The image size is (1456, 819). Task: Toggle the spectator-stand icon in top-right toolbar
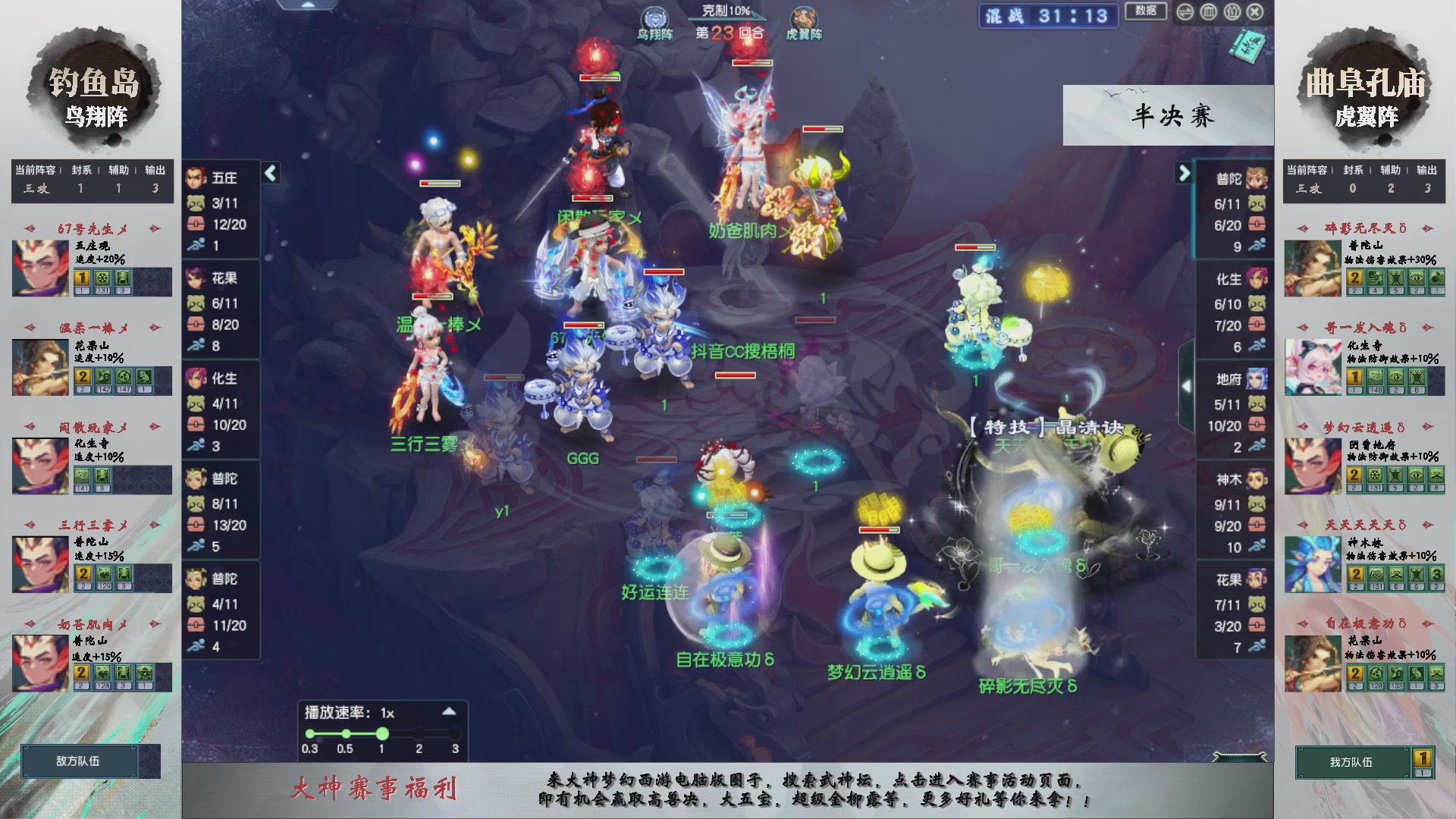[x=1210, y=12]
